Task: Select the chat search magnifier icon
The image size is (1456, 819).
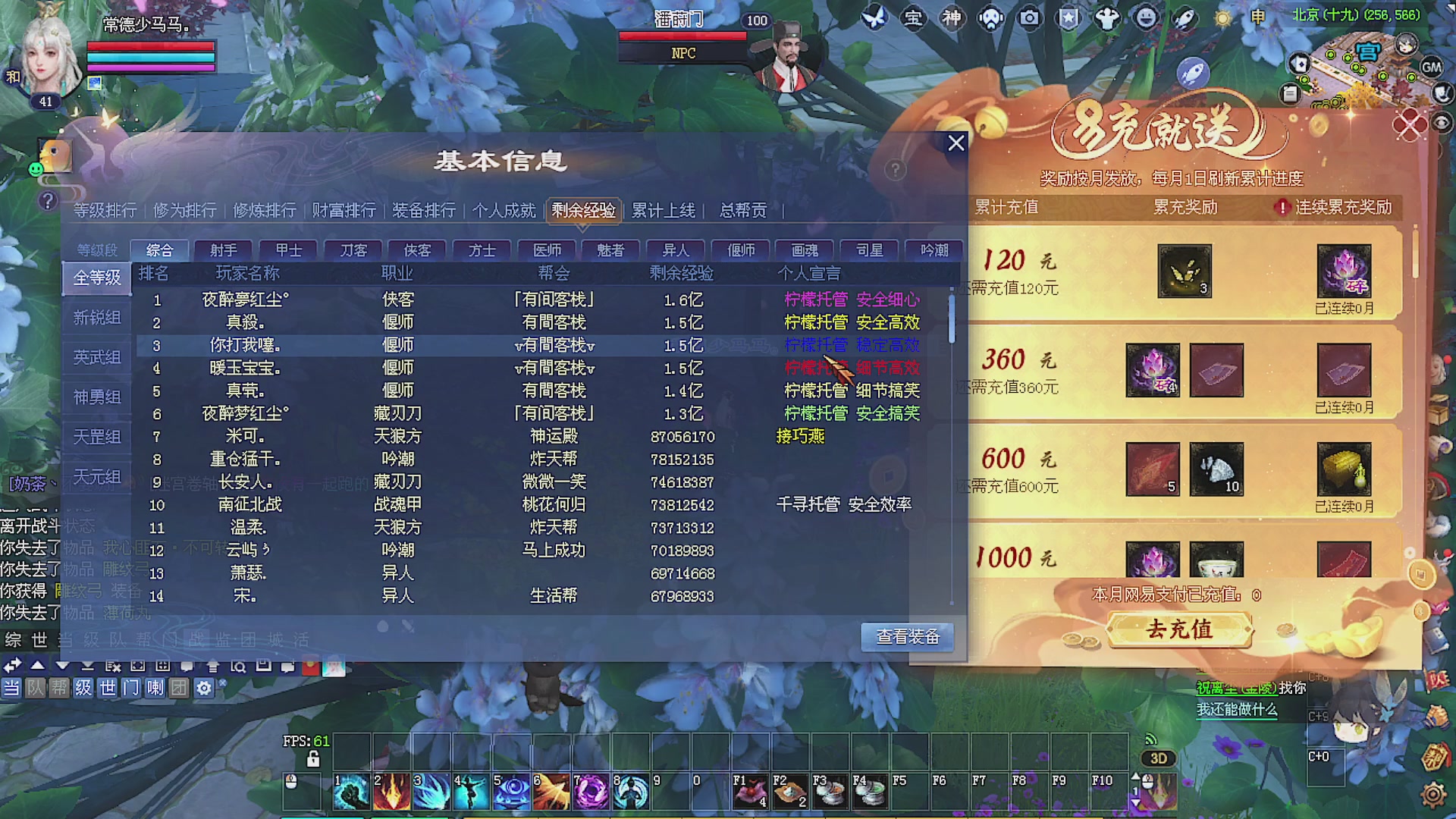Action: (x=240, y=665)
